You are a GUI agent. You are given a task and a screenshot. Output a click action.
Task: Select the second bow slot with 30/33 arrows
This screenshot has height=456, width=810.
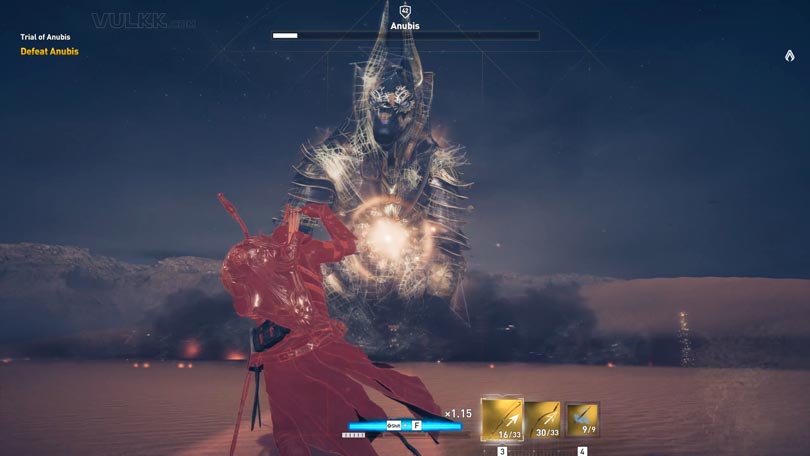pyautogui.click(x=543, y=420)
